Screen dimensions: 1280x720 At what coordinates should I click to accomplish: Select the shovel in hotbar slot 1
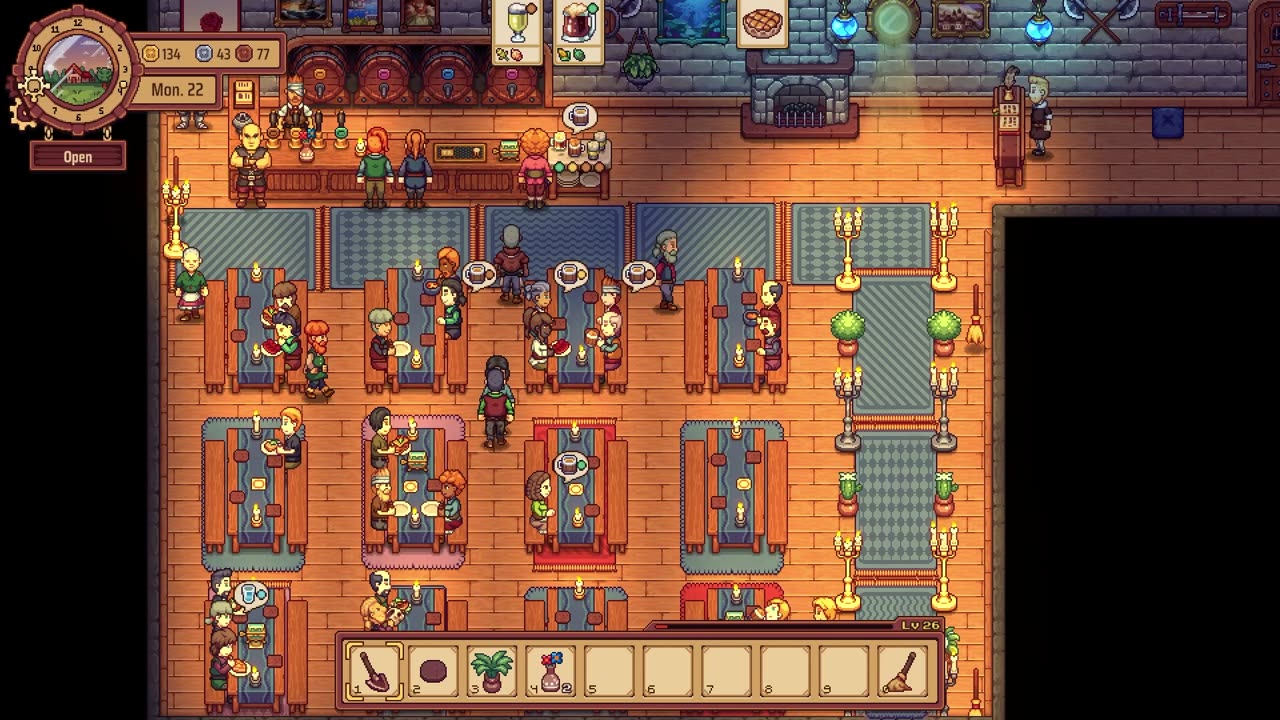pos(374,669)
